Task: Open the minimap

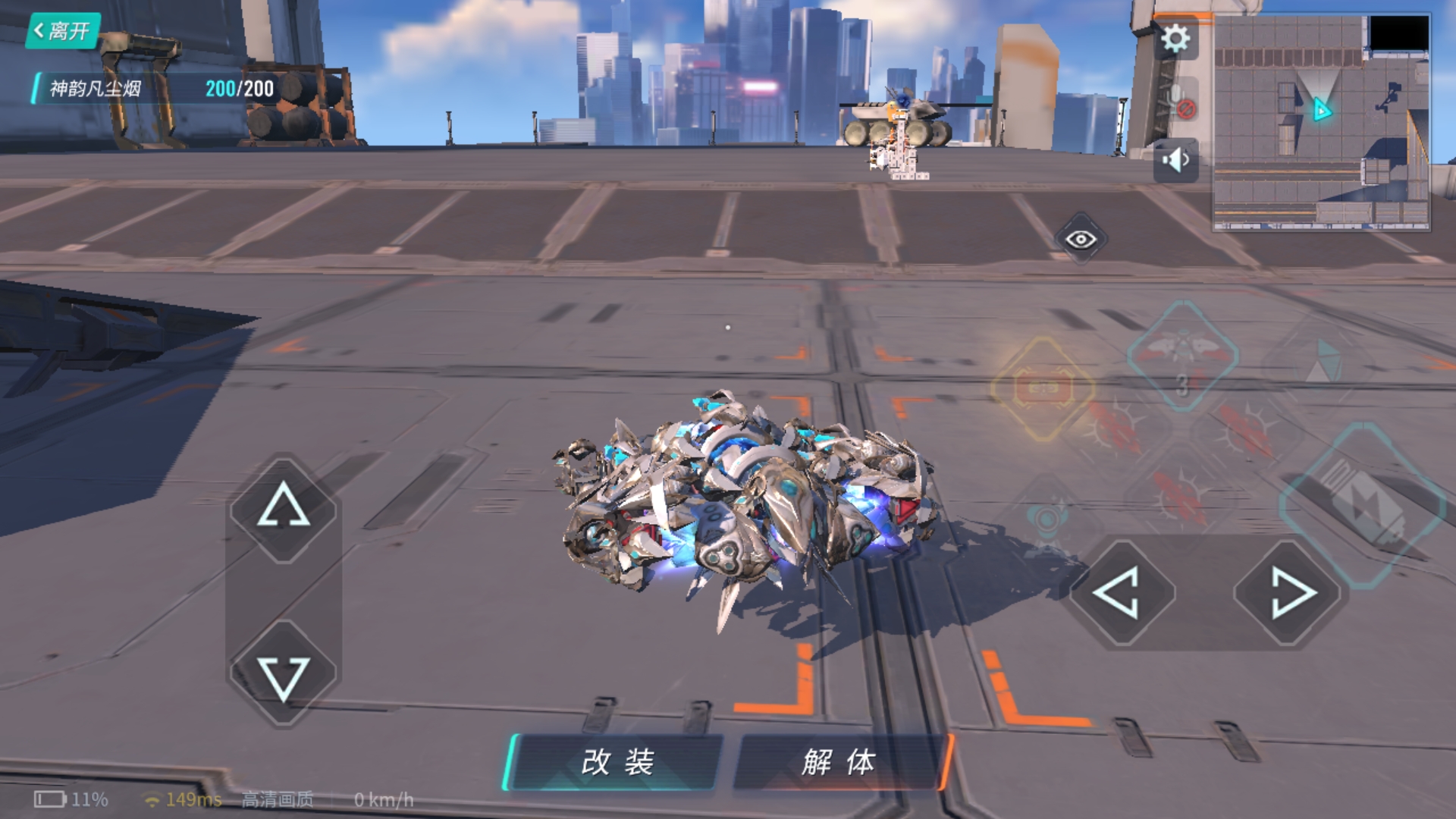Action: (x=1321, y=121)
